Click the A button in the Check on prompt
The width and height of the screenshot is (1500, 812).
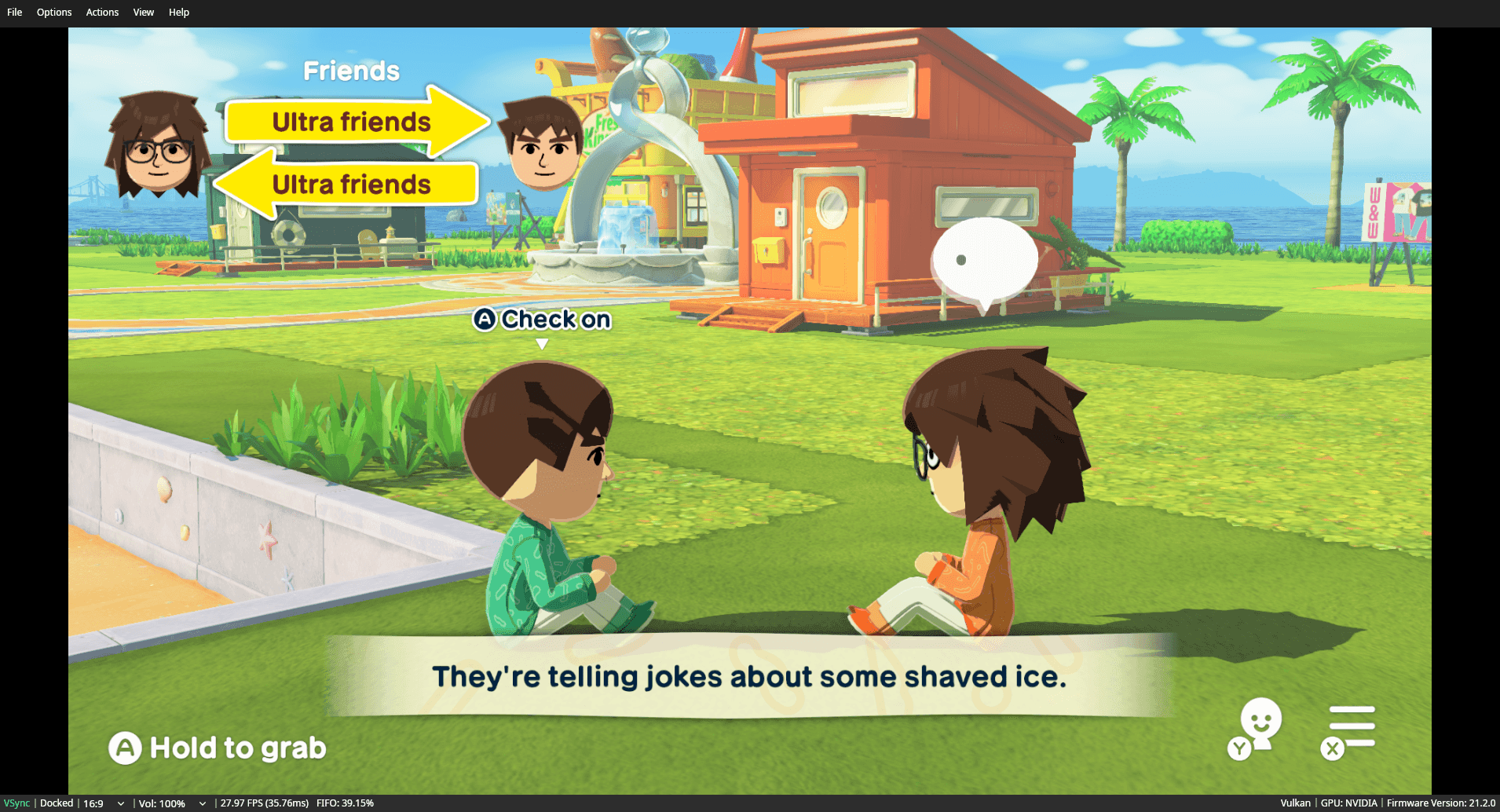[x=485, y=320]
